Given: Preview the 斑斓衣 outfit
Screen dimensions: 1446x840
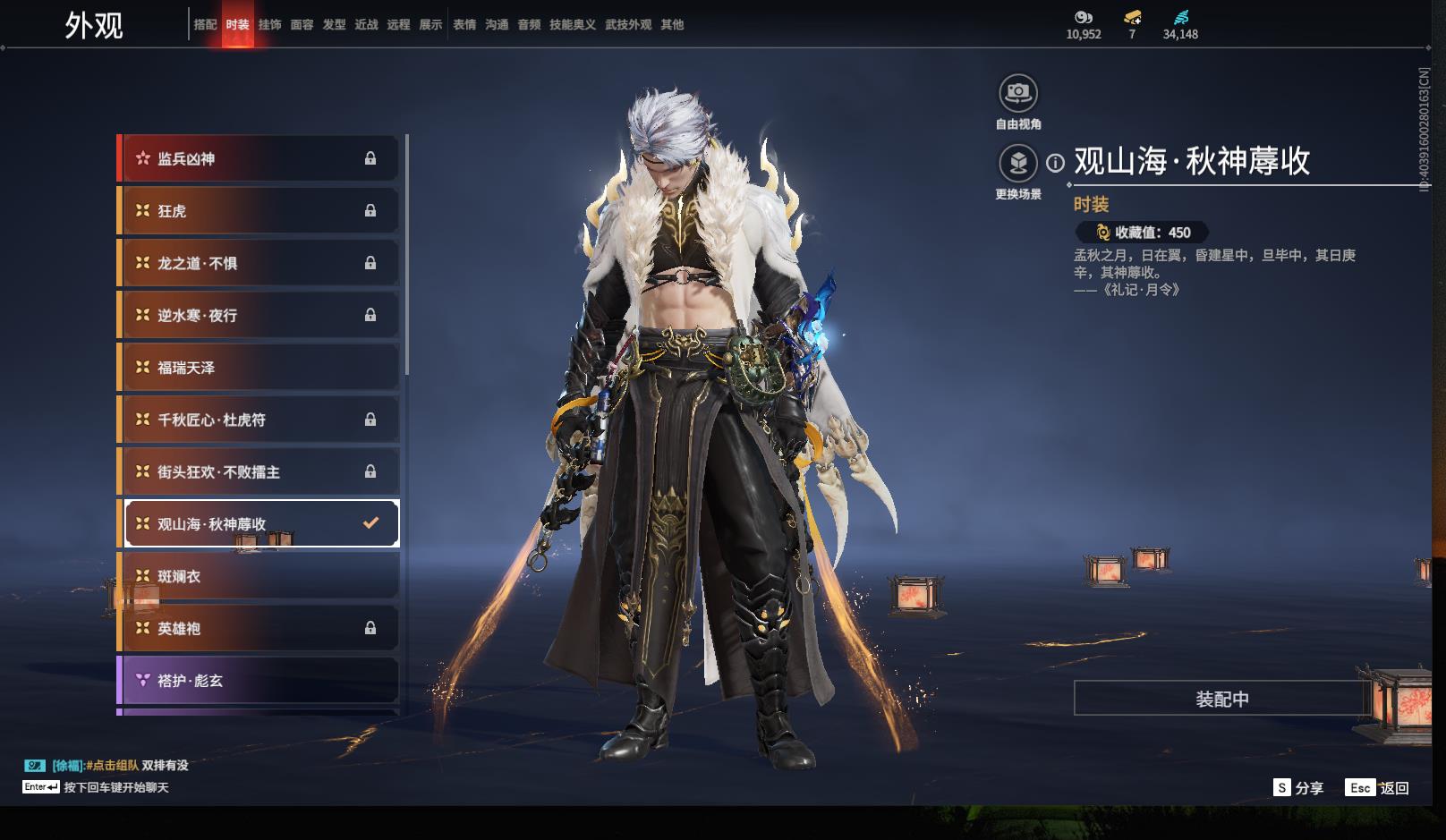Looking at the screenshot, I should pos(259,577).
